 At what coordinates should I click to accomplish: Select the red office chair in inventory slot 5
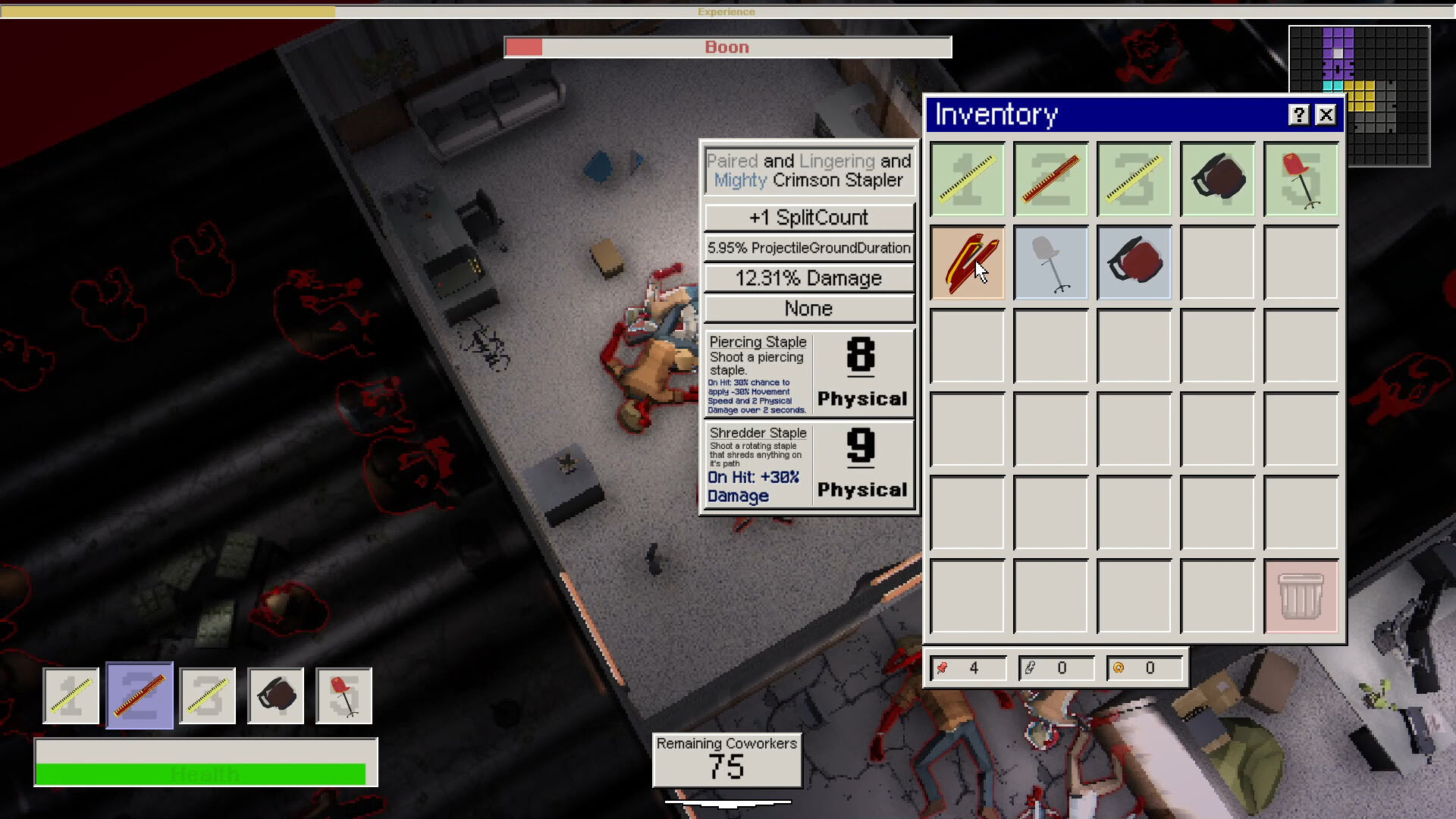[x=1301, y=180]
